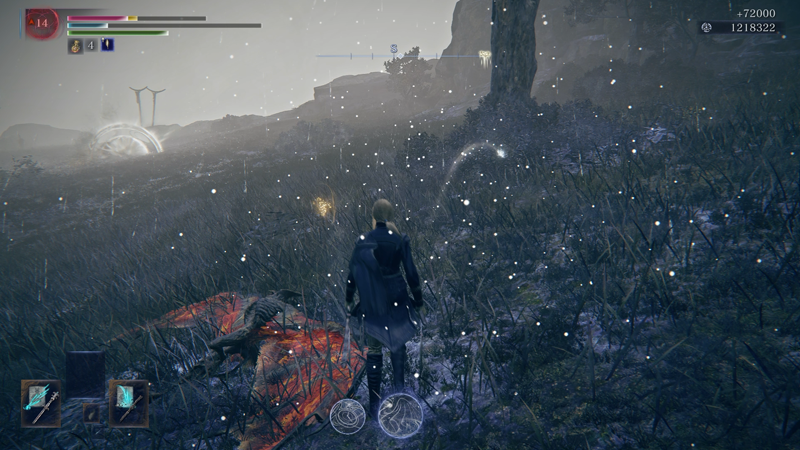Activate the brighter glowing swirl orb ability
Screen dimensions: 800x450
click(x=400, y=414)
